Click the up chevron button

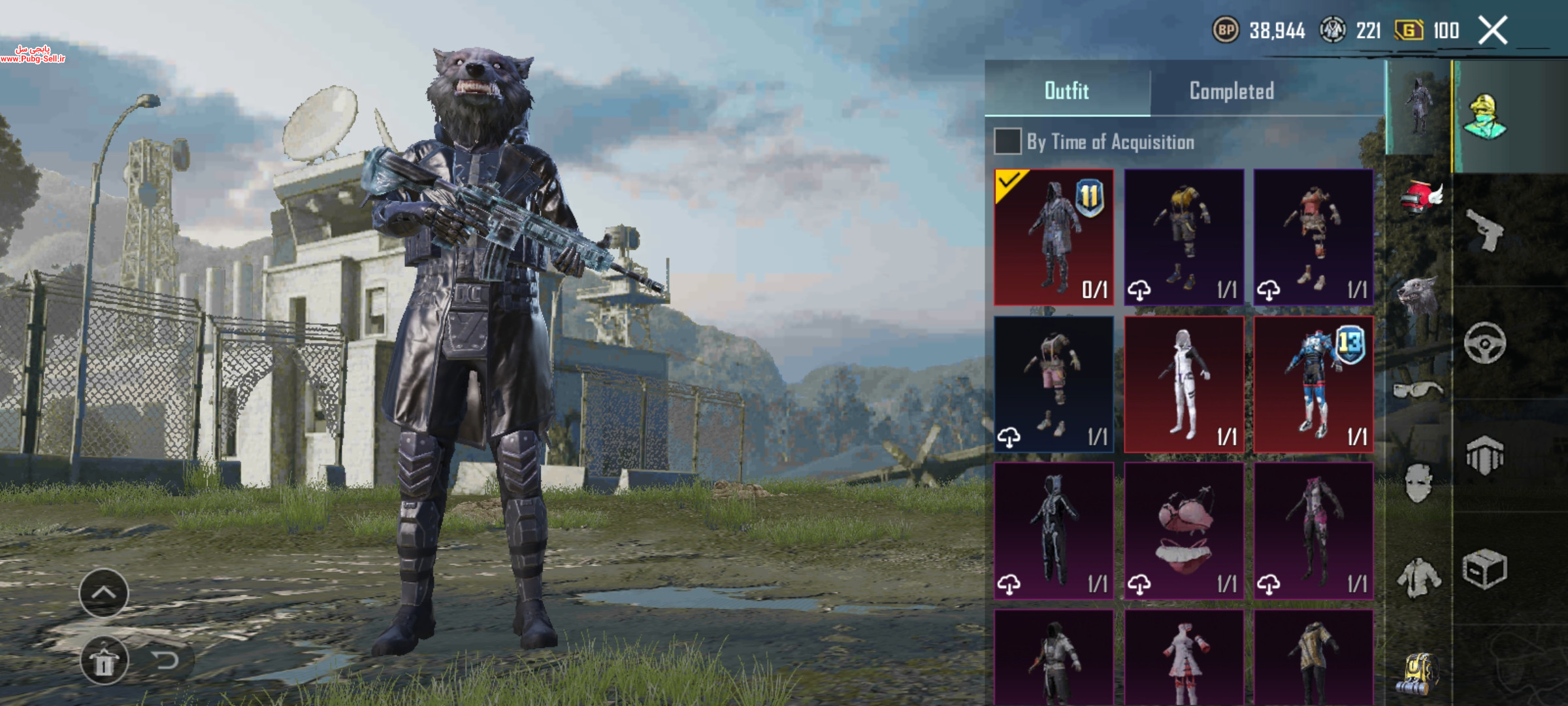pos(104,593)
